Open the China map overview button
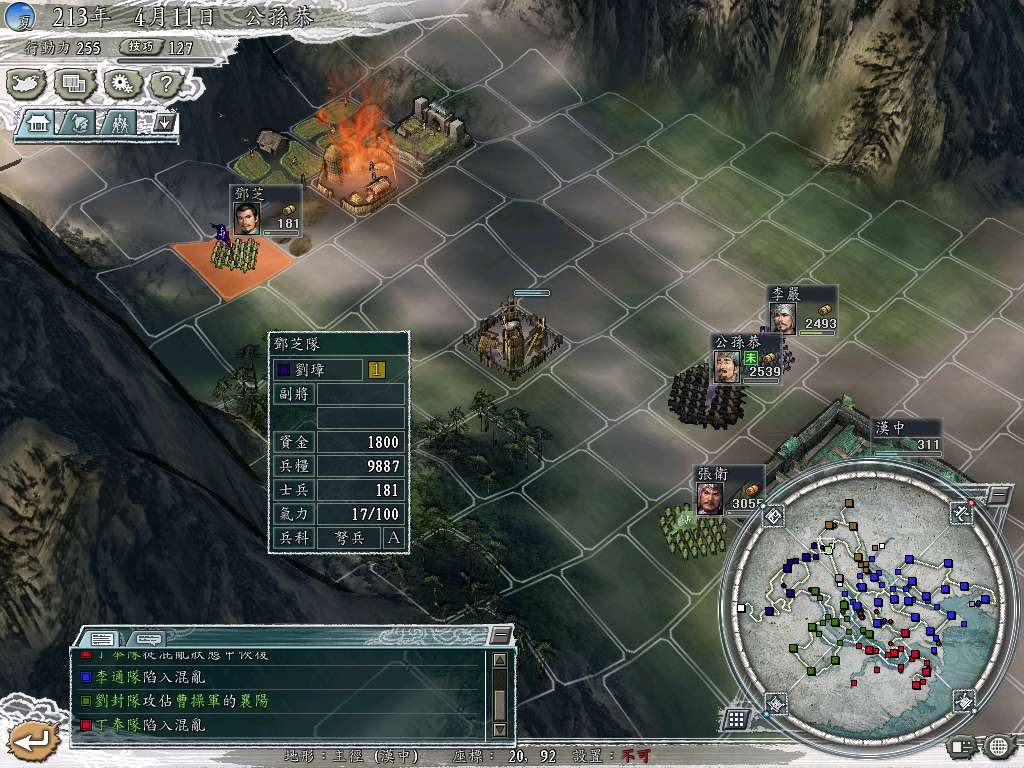The image size is (1024, 768). coord(26,84)
